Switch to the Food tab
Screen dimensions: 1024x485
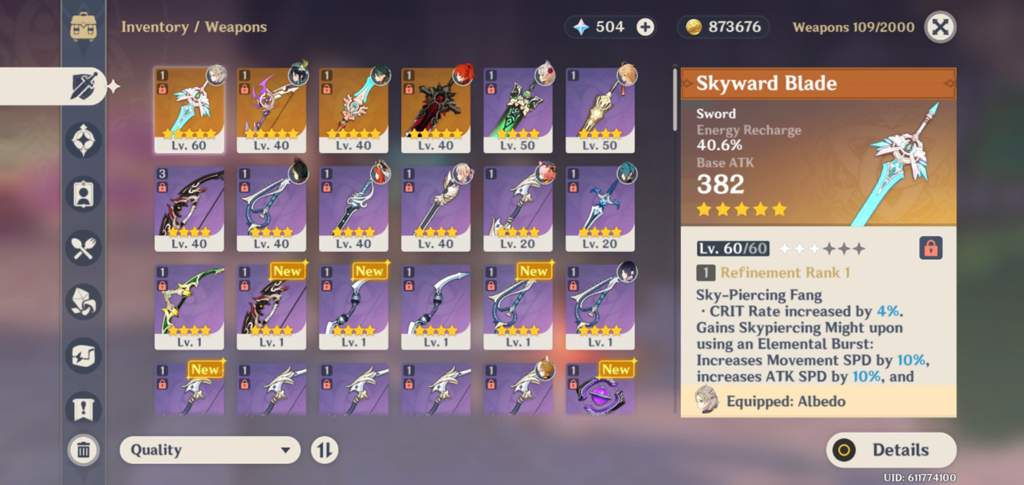coord(83,247)
